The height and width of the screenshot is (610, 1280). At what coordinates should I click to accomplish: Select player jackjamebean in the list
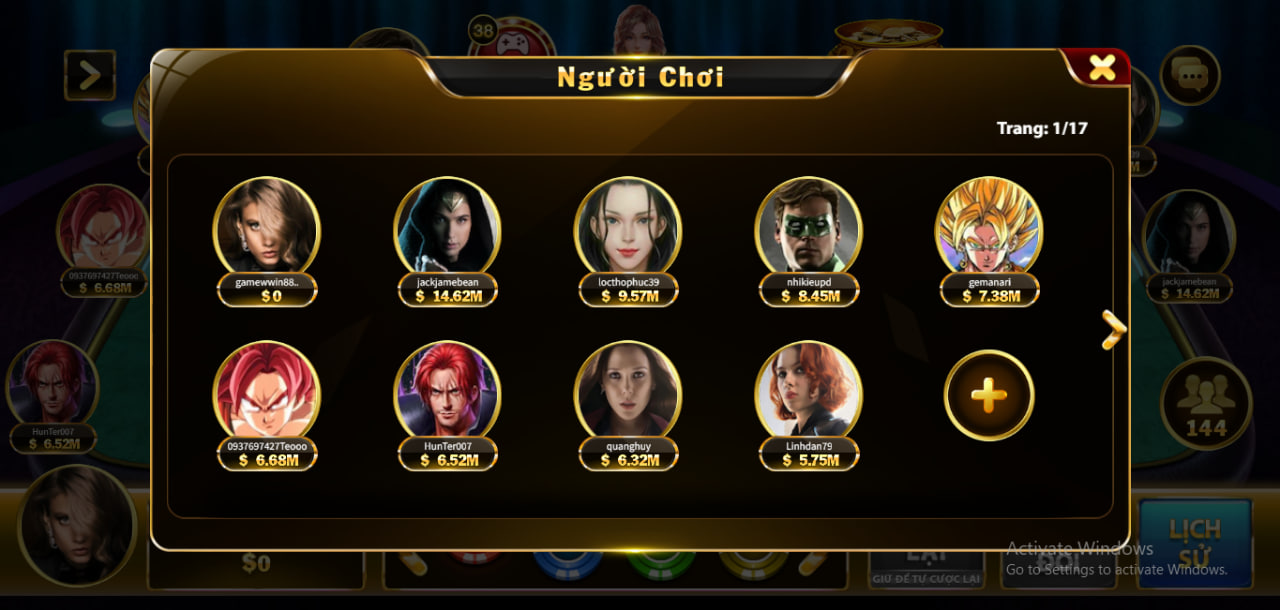tap(447, 227)
